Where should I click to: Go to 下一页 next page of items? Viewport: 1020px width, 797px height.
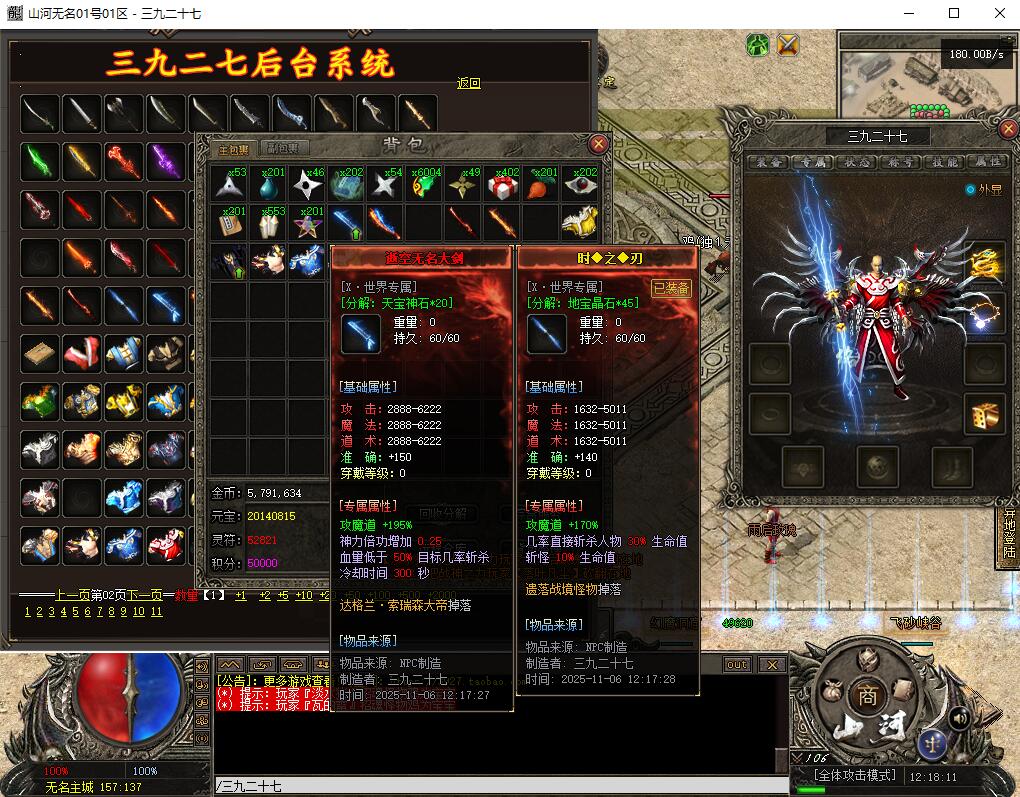coord(143,596)
